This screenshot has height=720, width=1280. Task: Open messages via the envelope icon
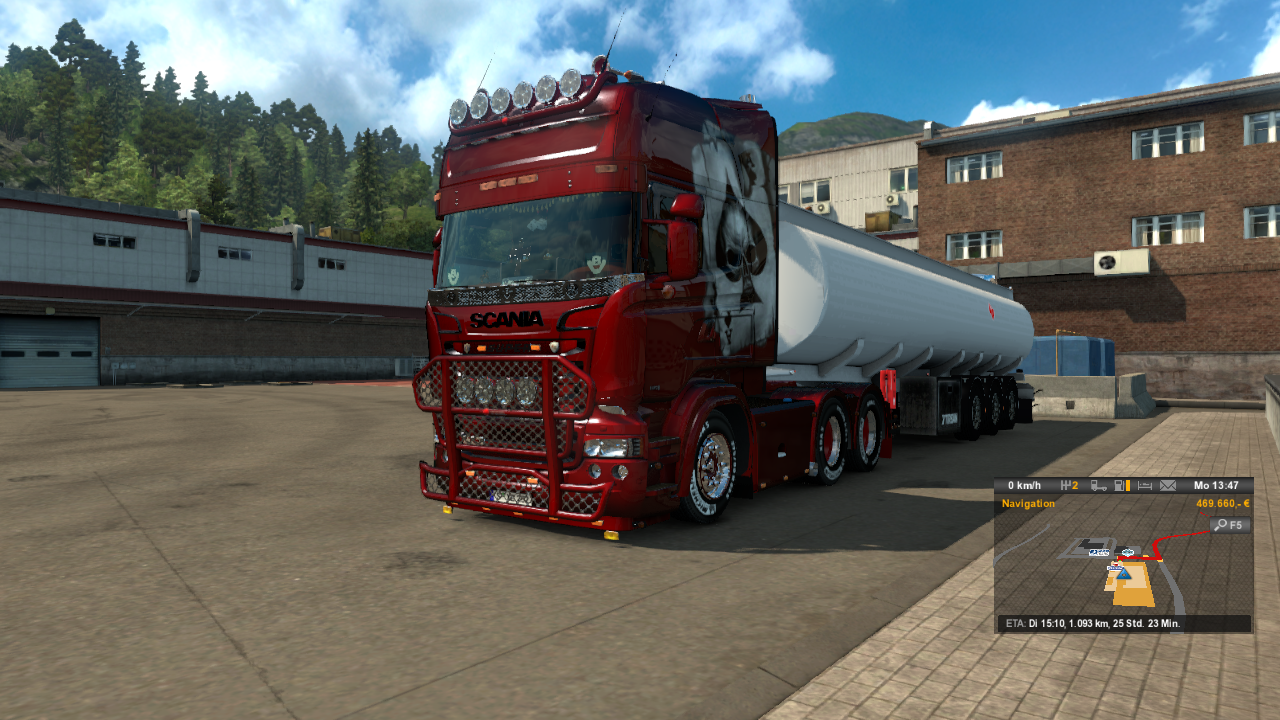(1167, 486)
